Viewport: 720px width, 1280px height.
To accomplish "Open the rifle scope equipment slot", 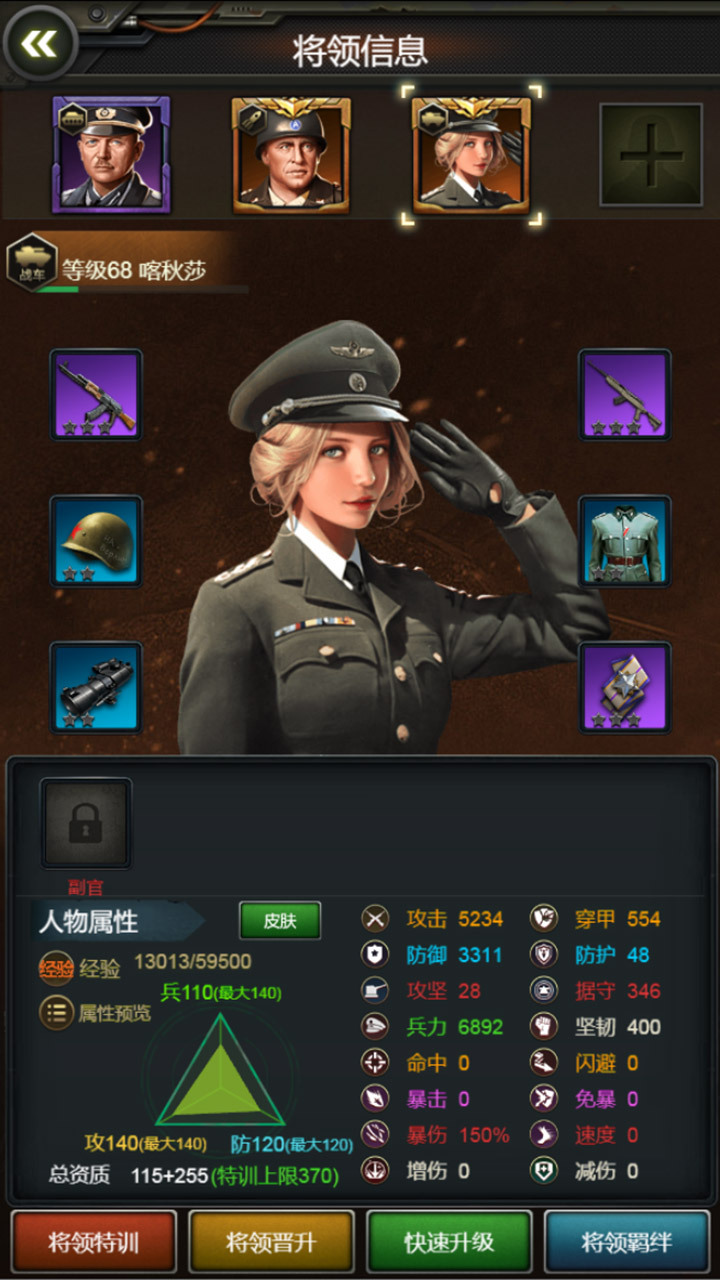I will point(96,687).
